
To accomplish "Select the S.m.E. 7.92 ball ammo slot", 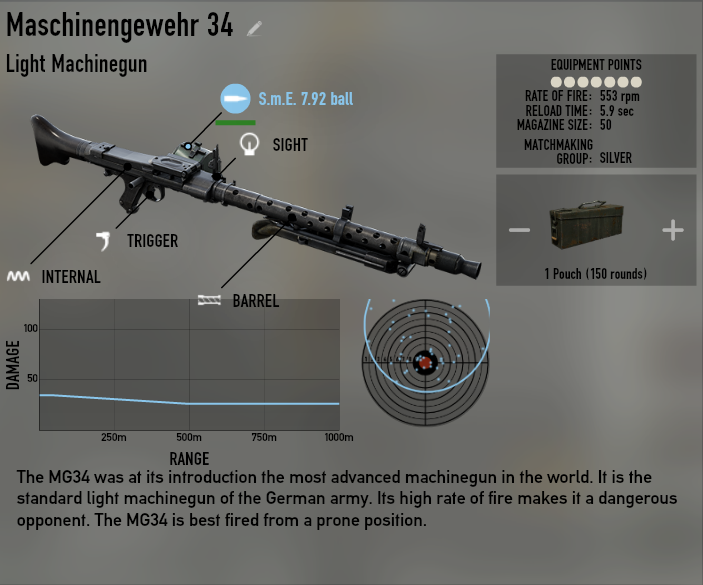I will (x=235, y=99).
